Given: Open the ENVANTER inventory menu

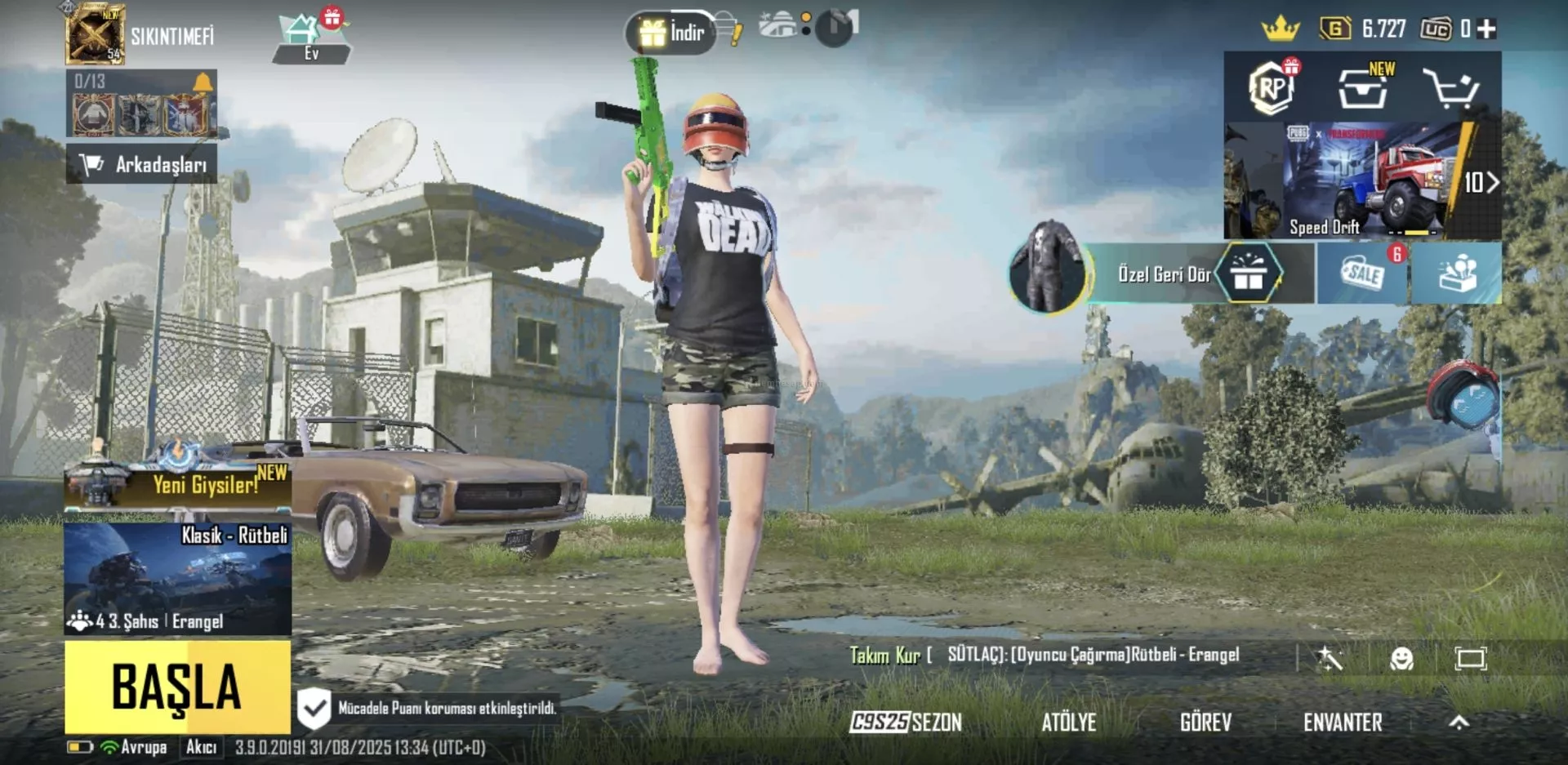Looking at the screenshot, I should point(1343,723).
